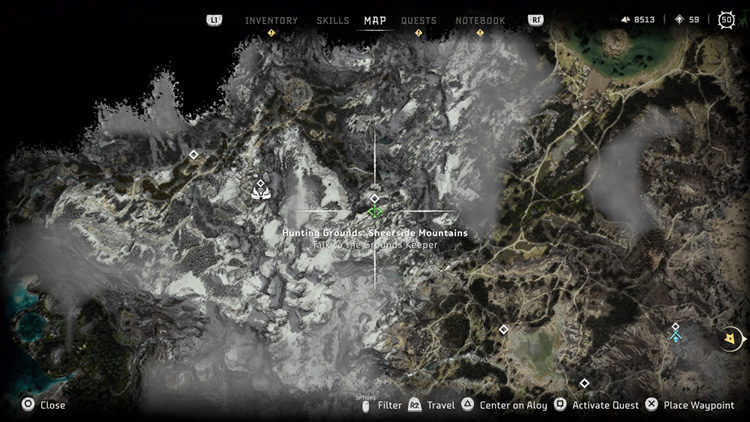
Task: Go to the Quests tab
Action: (x=419, y=20)
